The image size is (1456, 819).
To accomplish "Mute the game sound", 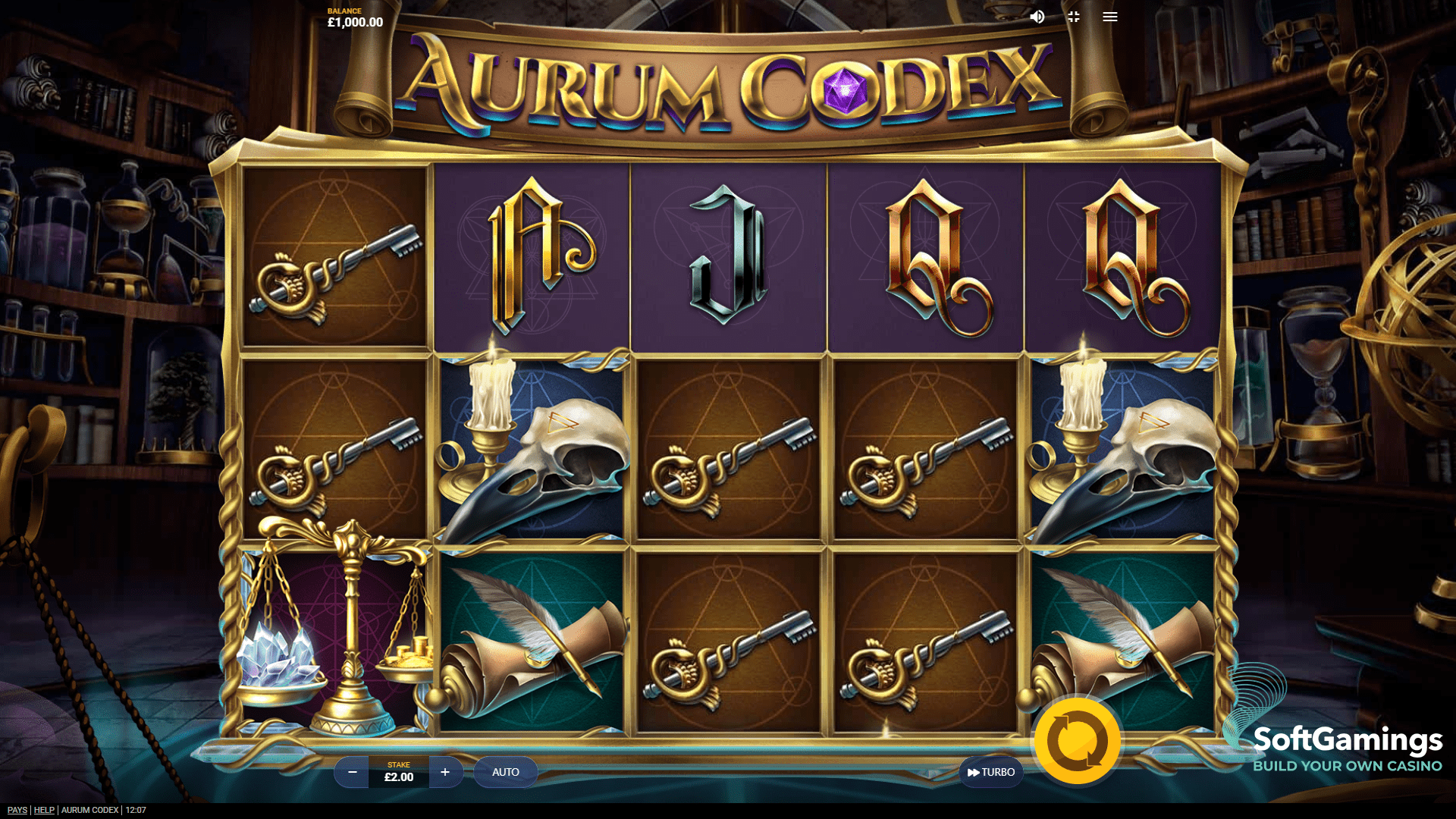I will click(x=1037, y=17).
